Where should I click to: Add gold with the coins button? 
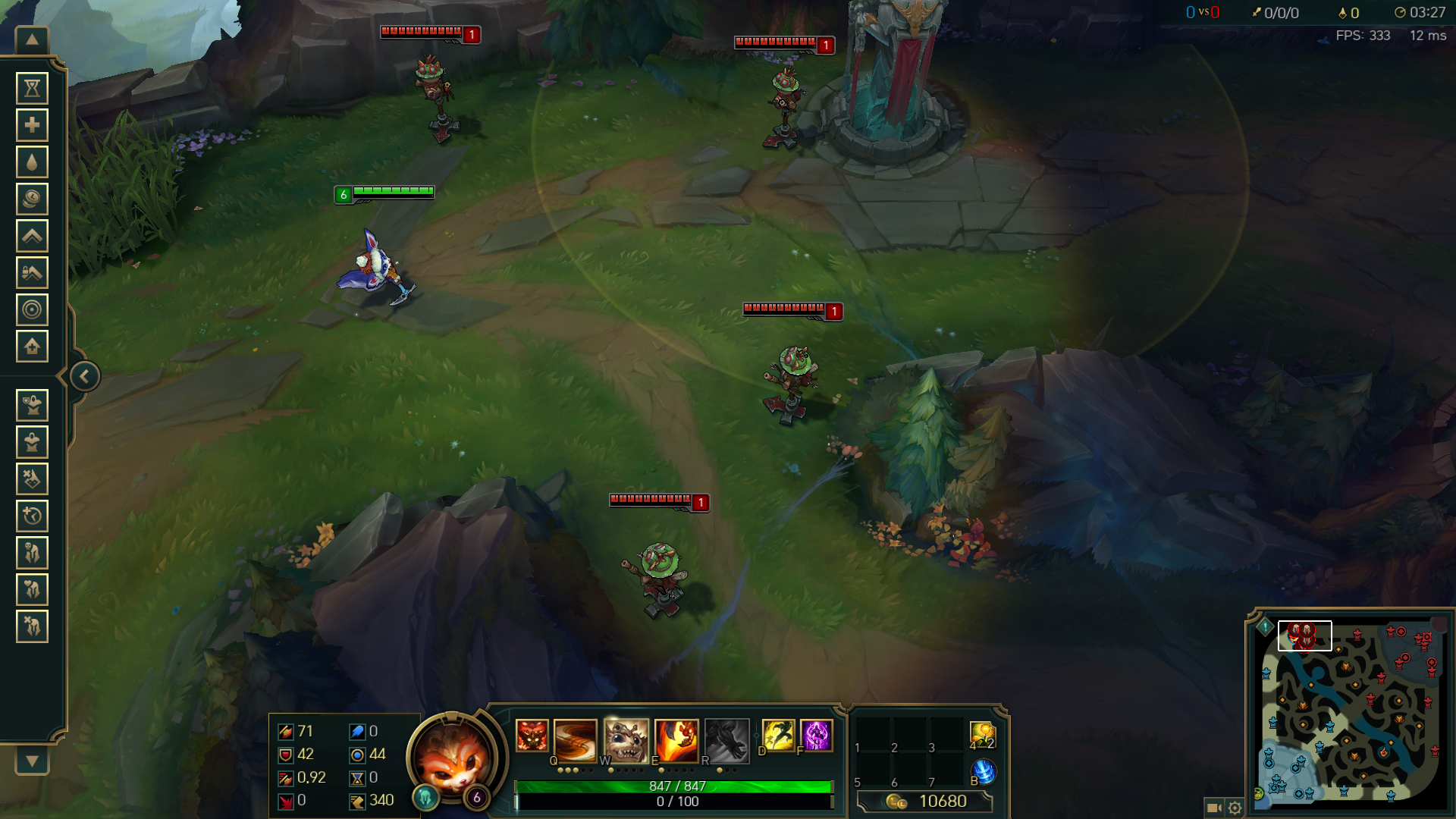(x=32, y=199)
